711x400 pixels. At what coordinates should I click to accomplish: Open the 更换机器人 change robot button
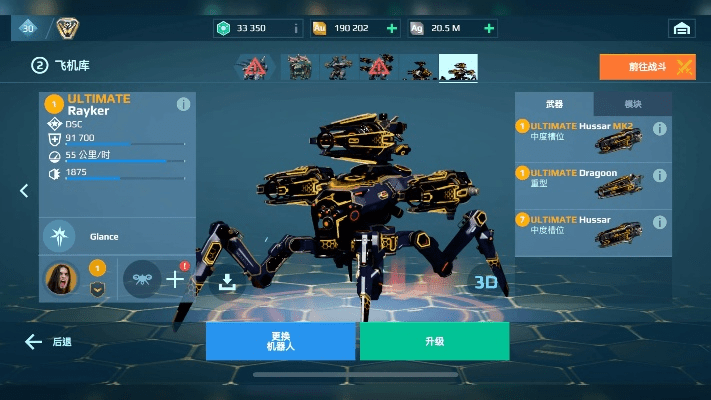280,340
